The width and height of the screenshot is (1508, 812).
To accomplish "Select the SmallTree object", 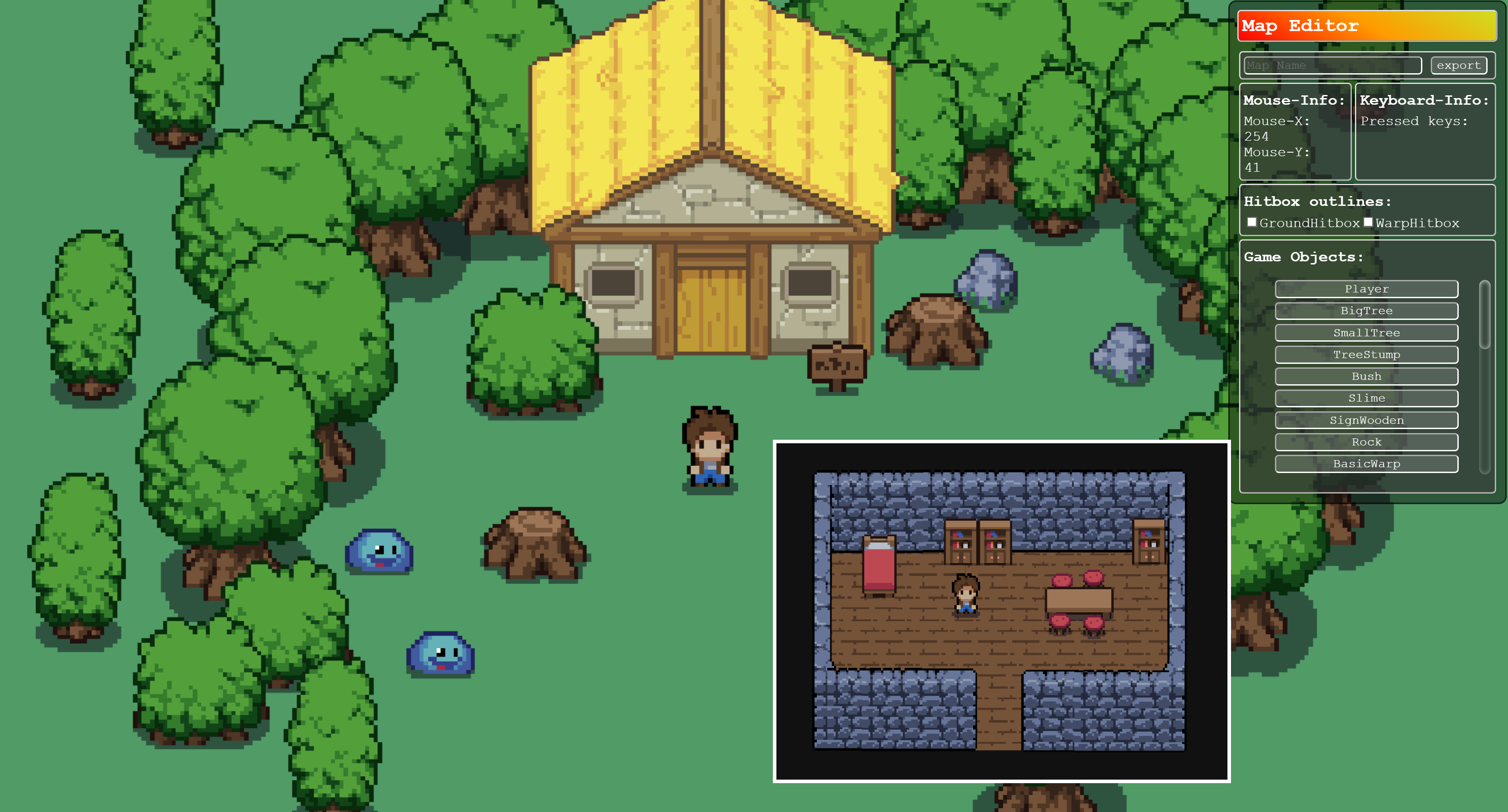I will click(1366, 332).
